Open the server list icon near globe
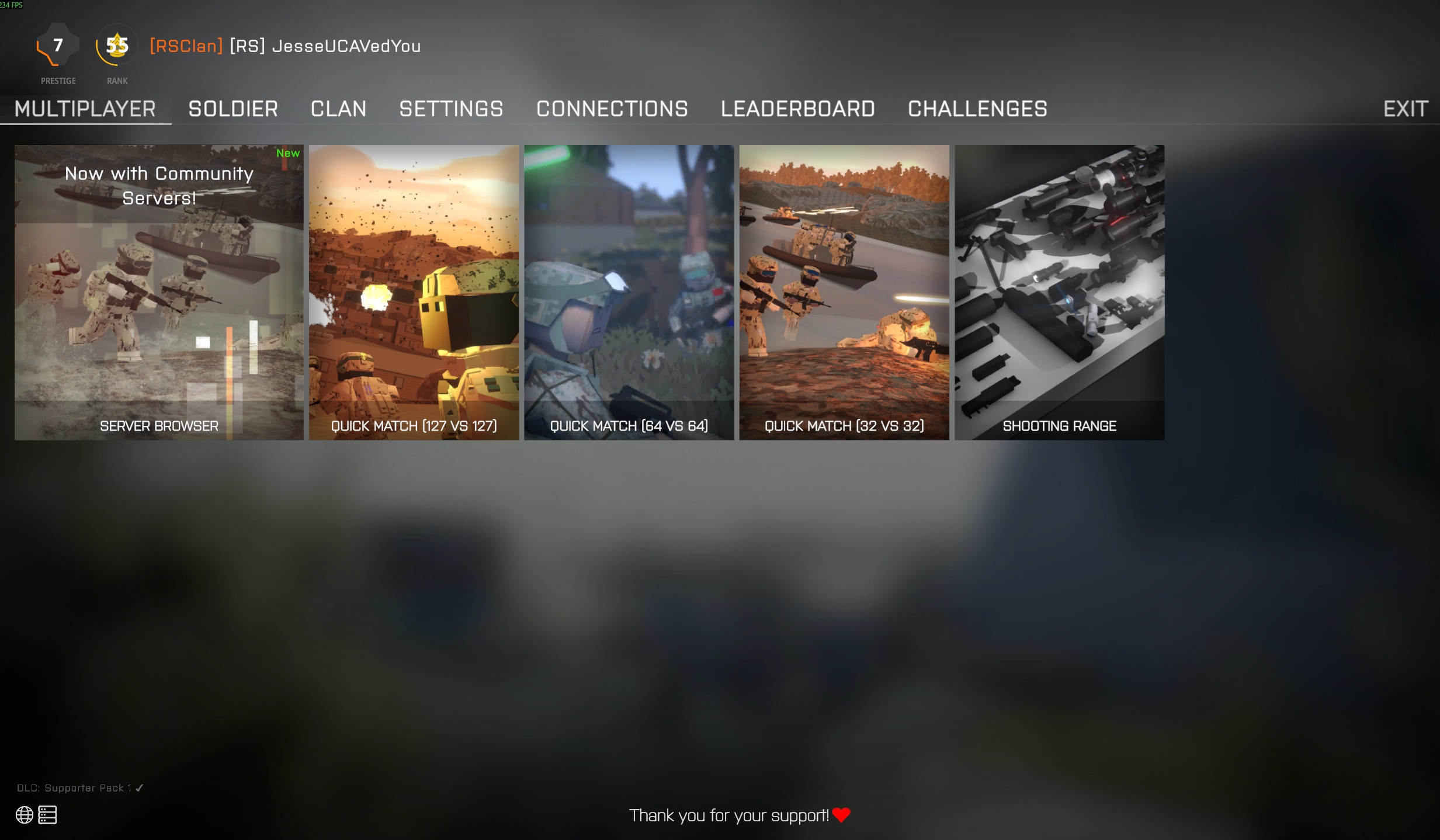Viewport: 1440px width, 840px height. (46, 814)
